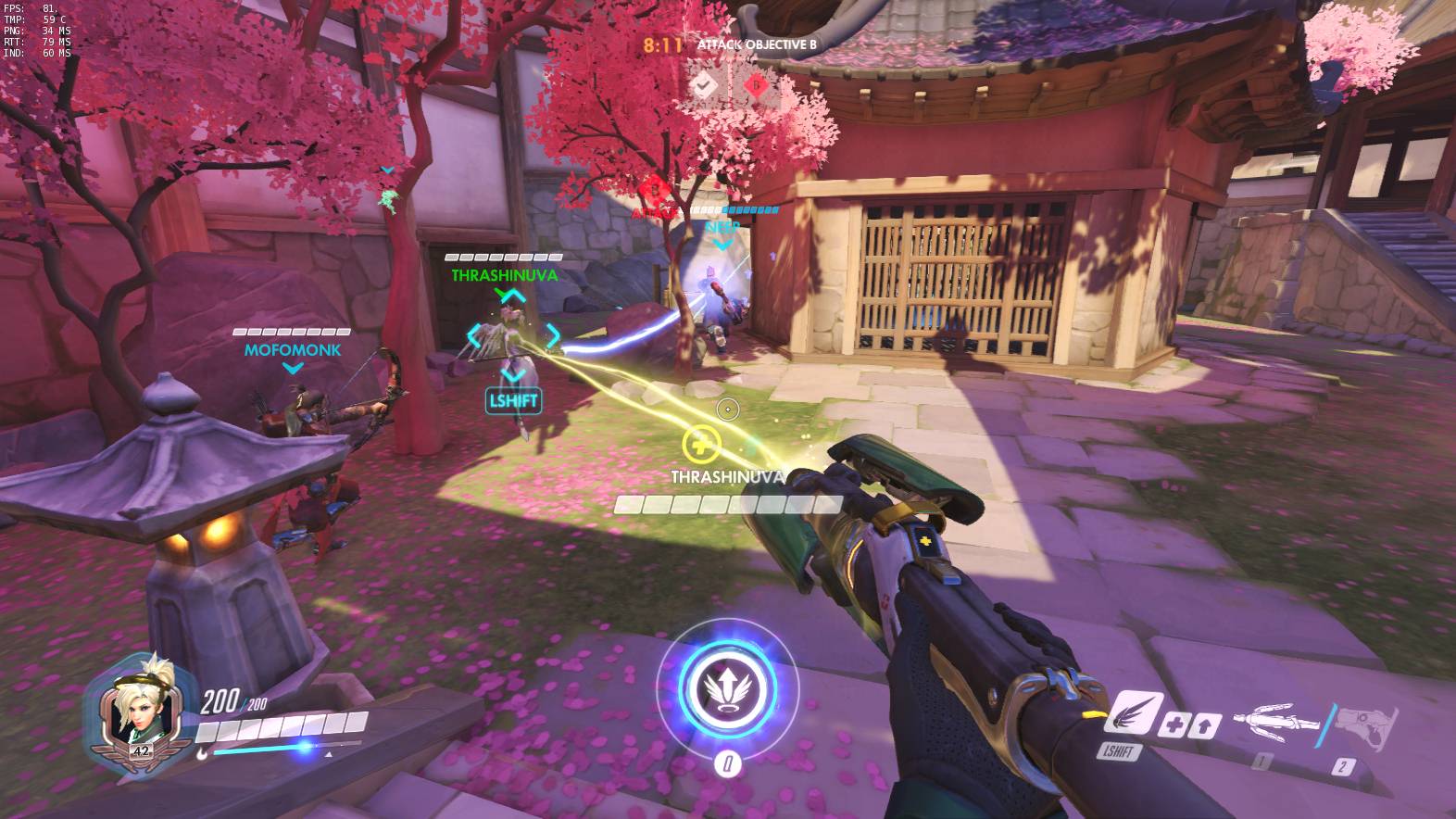This screenshot has height=819, width=1456.
Task: Select the MOFOMONK teammate nameplate
Action: [x=293, y=350]
